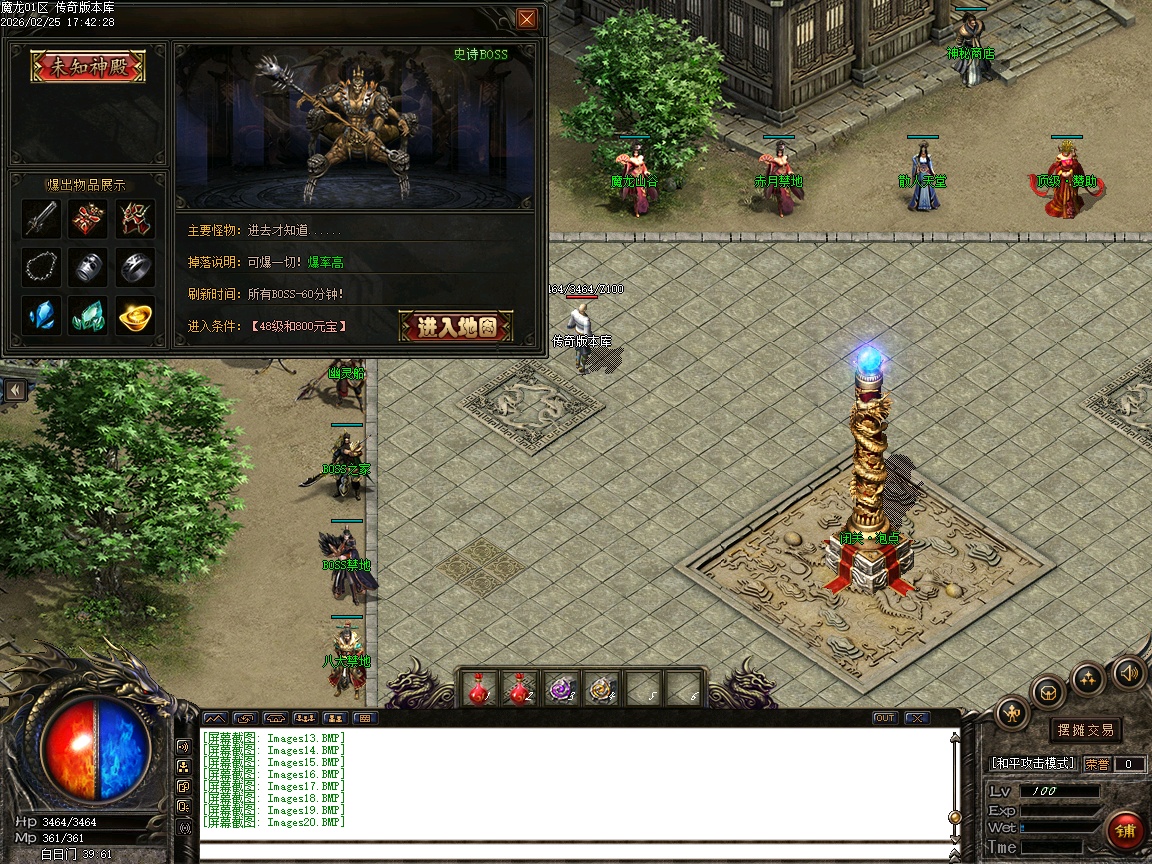Open the red 铺 shop button
Screen dimensions: 1152x864
click(x=1126, y=830)
